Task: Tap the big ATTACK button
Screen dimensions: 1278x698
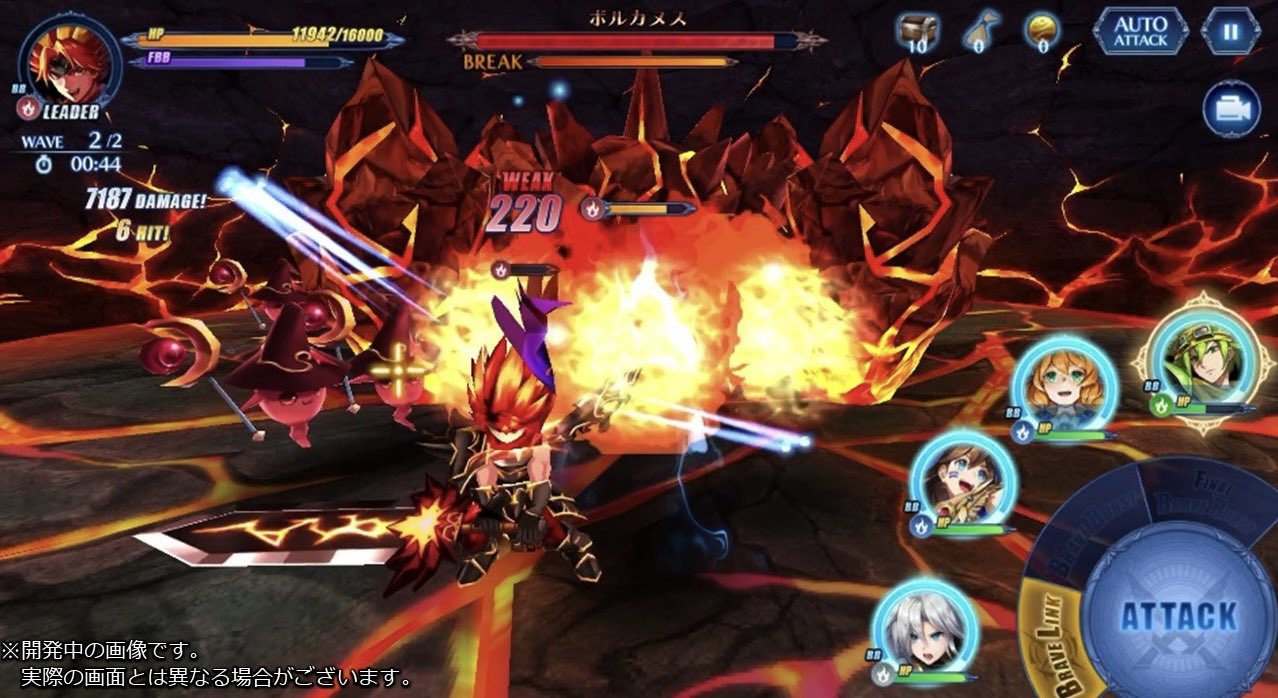Action: (1178, 616)
